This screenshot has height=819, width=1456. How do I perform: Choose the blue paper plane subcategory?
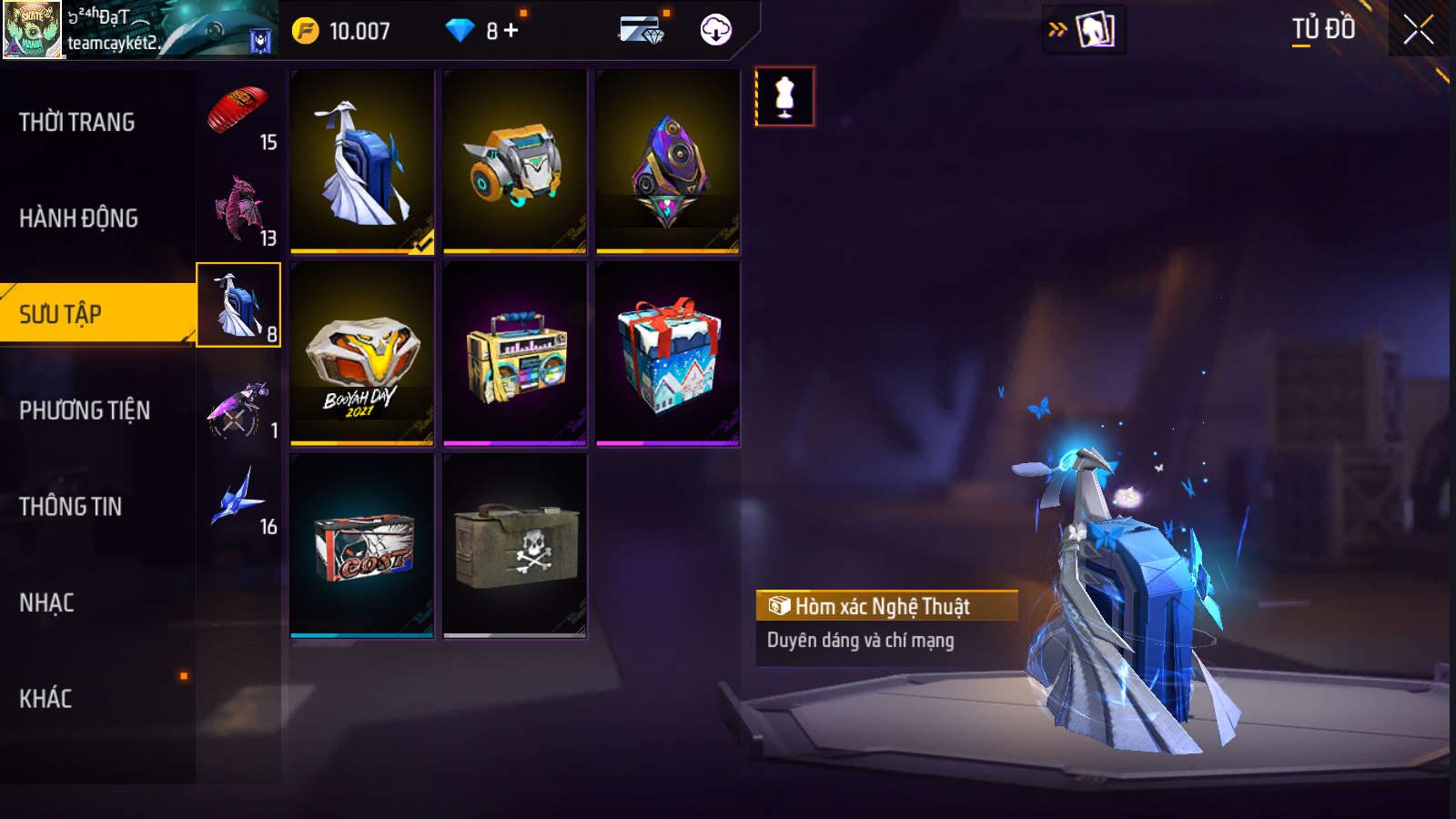coord(239,498)
